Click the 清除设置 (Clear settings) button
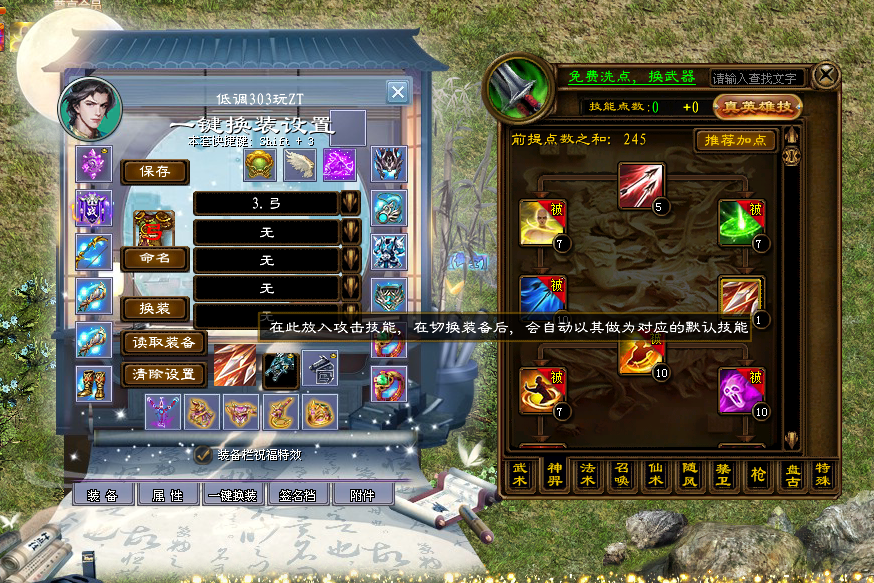The width and height of the screenshot is (874, 583). (x=164, y=376)
